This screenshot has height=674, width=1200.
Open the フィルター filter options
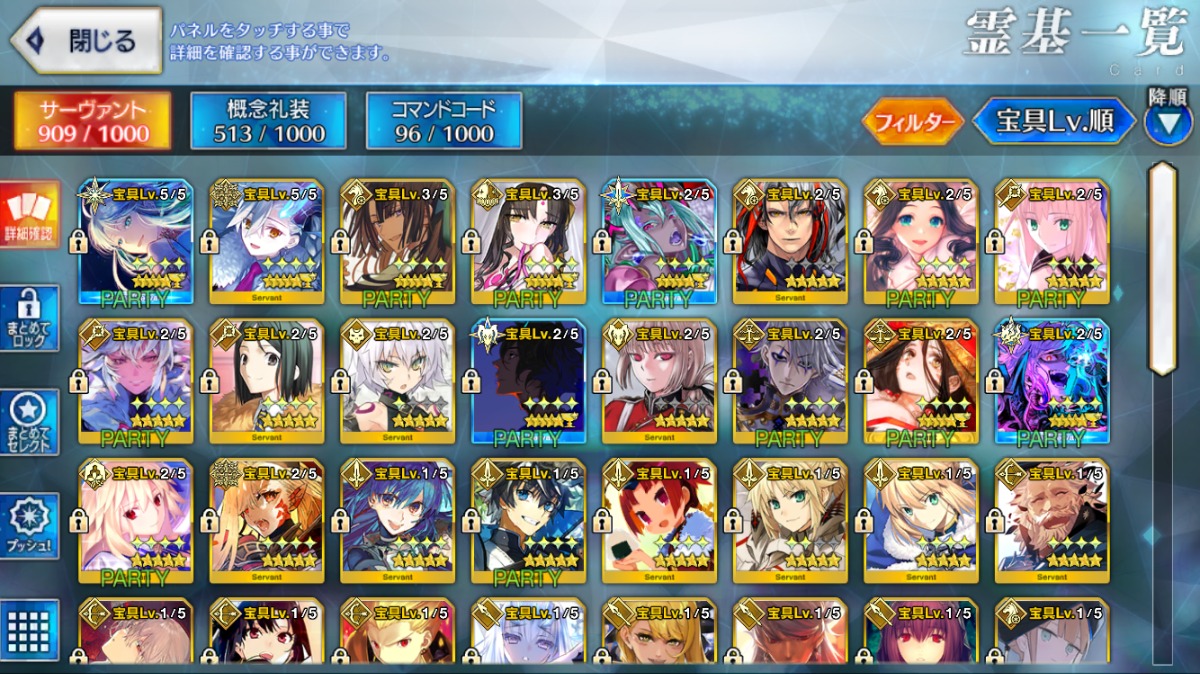[x=912, y=122]
